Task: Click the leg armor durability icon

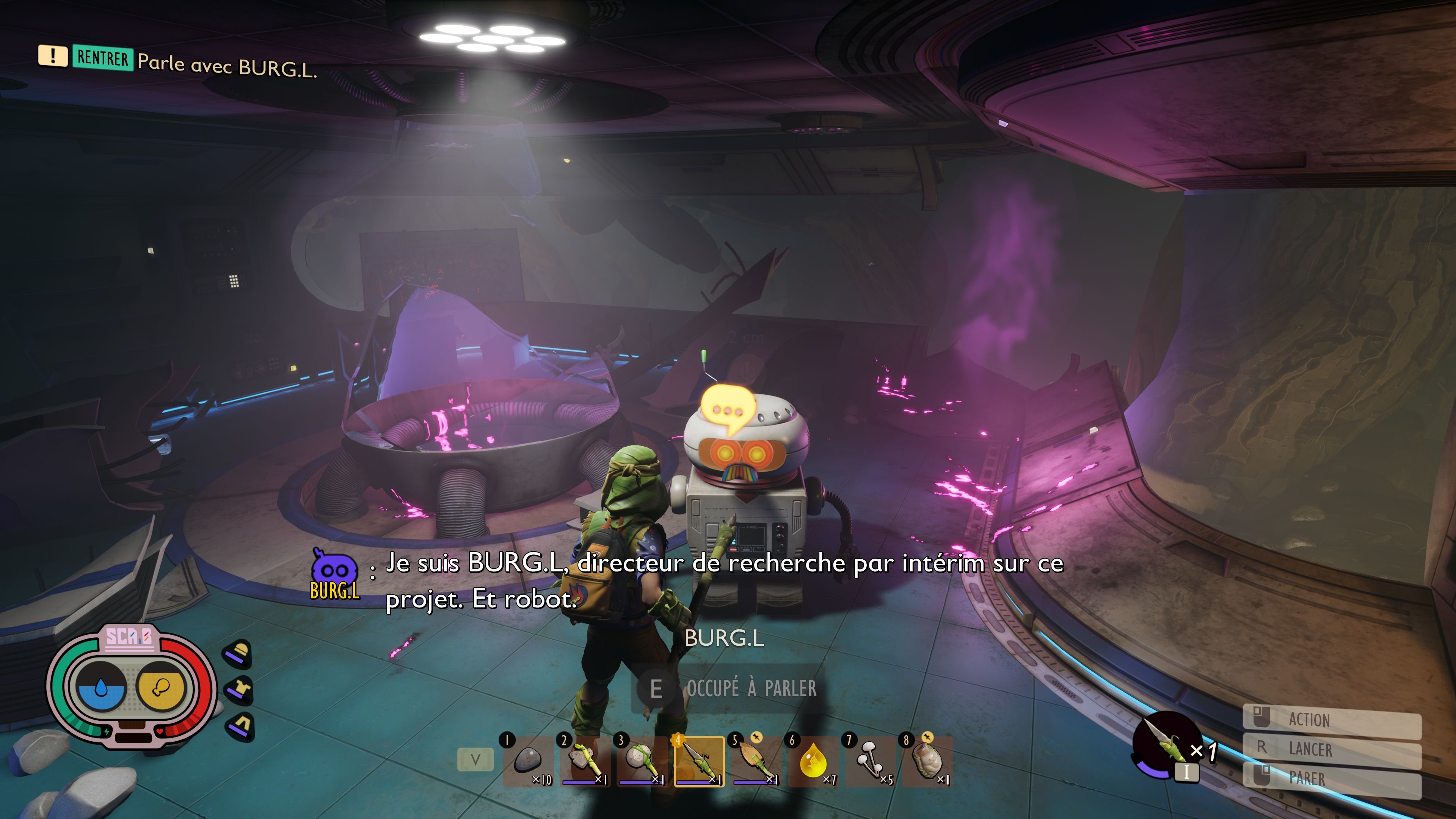Action: coord(241,726)
